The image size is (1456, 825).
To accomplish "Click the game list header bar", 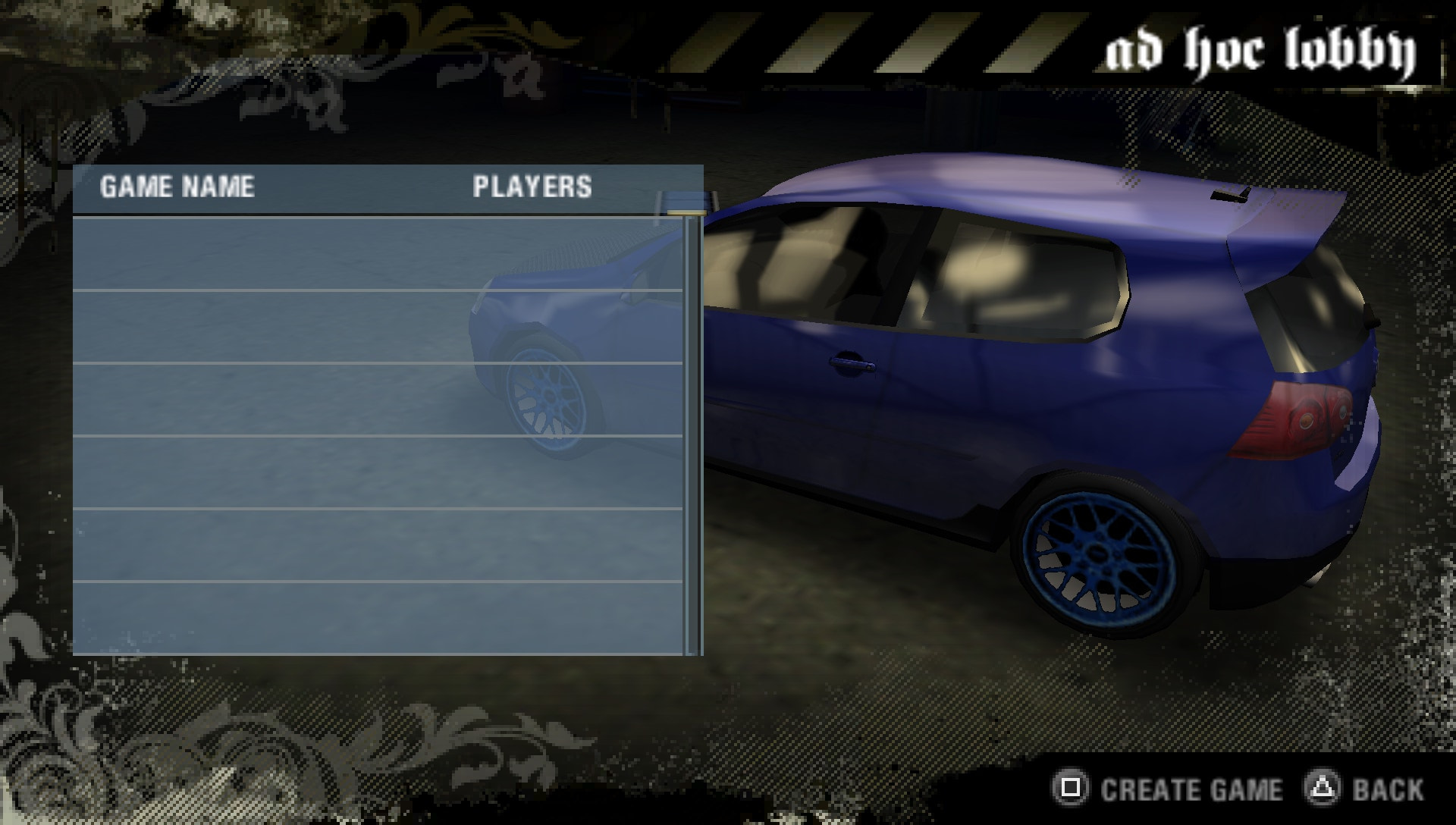I will click(x=379, y=187).
